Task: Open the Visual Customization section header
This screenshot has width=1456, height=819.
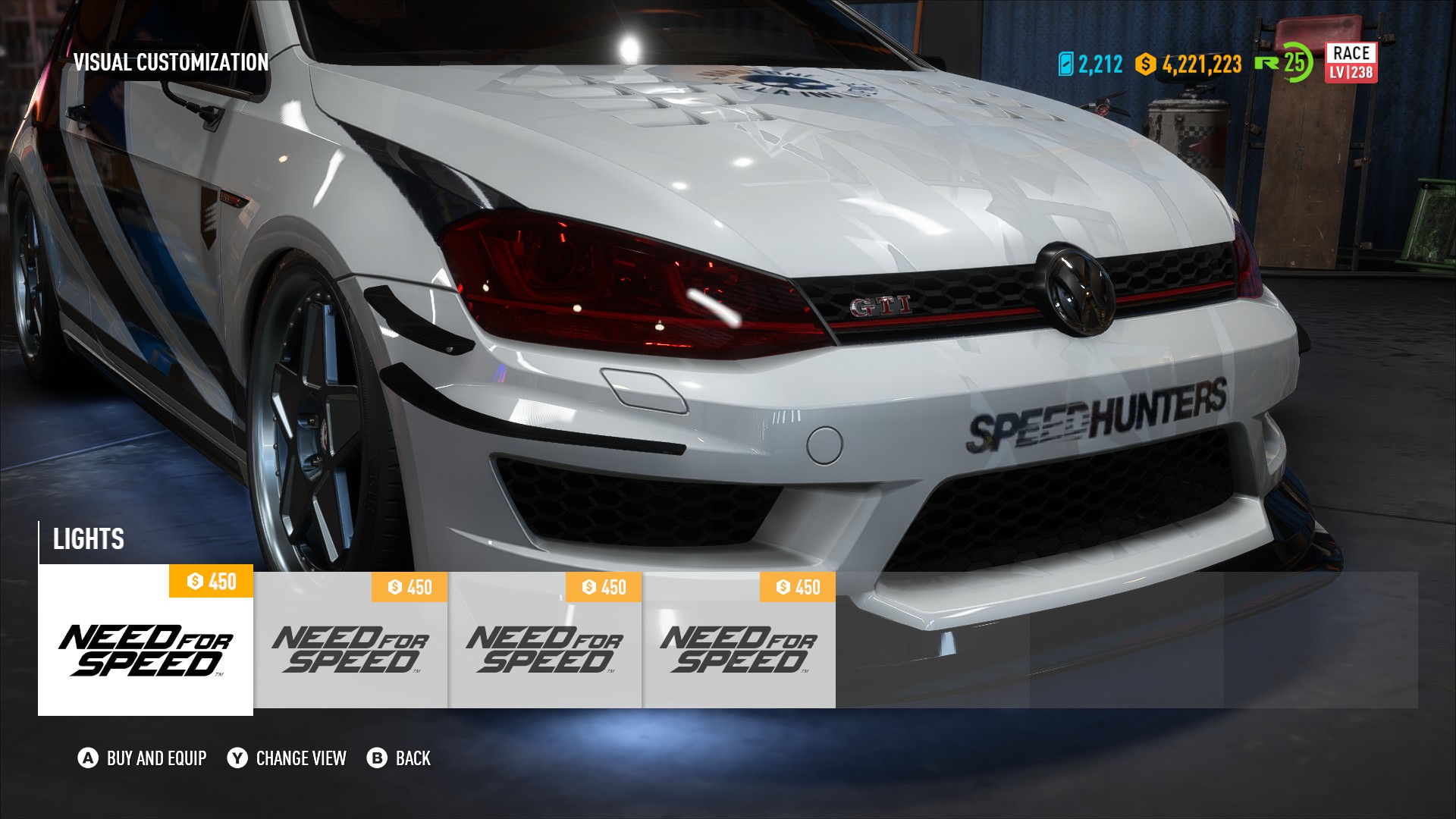Action: (171, 63)
